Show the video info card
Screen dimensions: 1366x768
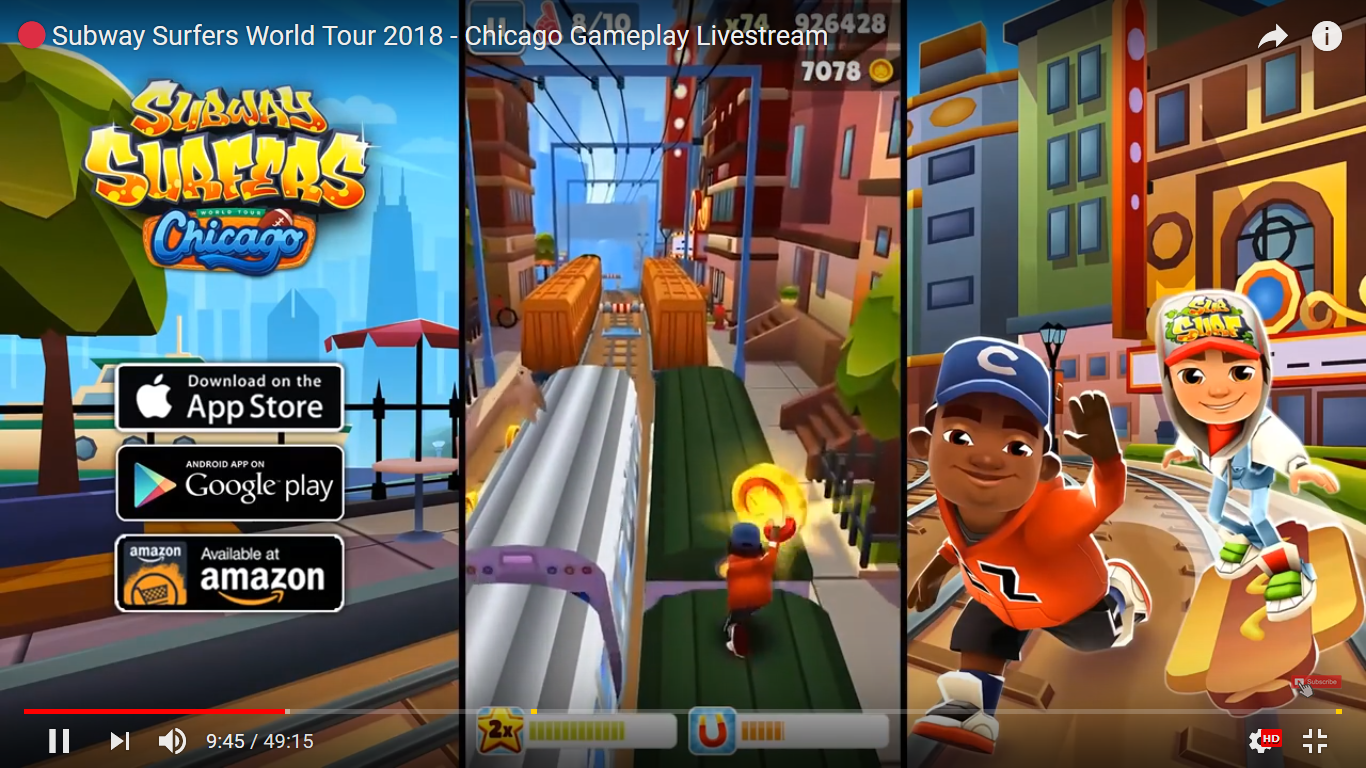click(x=1326, y=37)
